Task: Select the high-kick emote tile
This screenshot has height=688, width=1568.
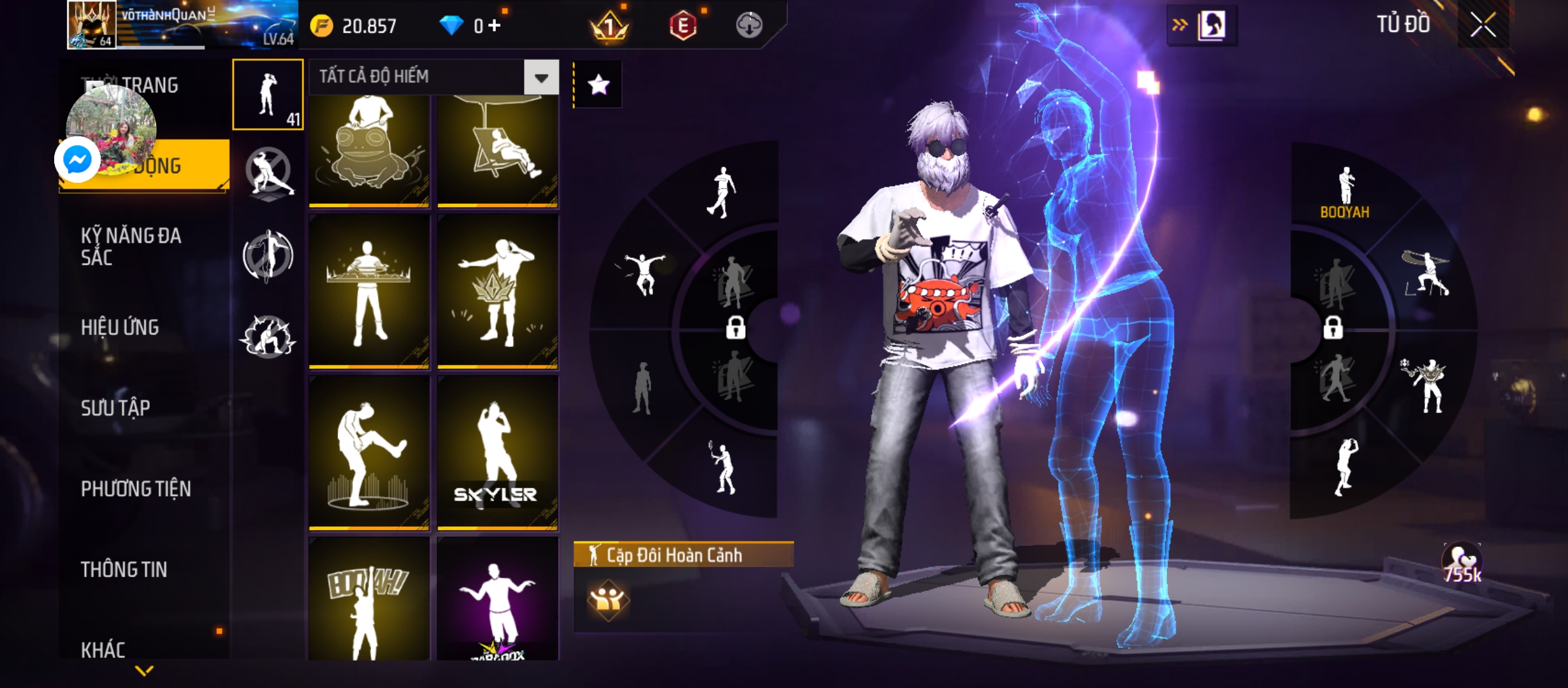Action: [x=369, y=452]
